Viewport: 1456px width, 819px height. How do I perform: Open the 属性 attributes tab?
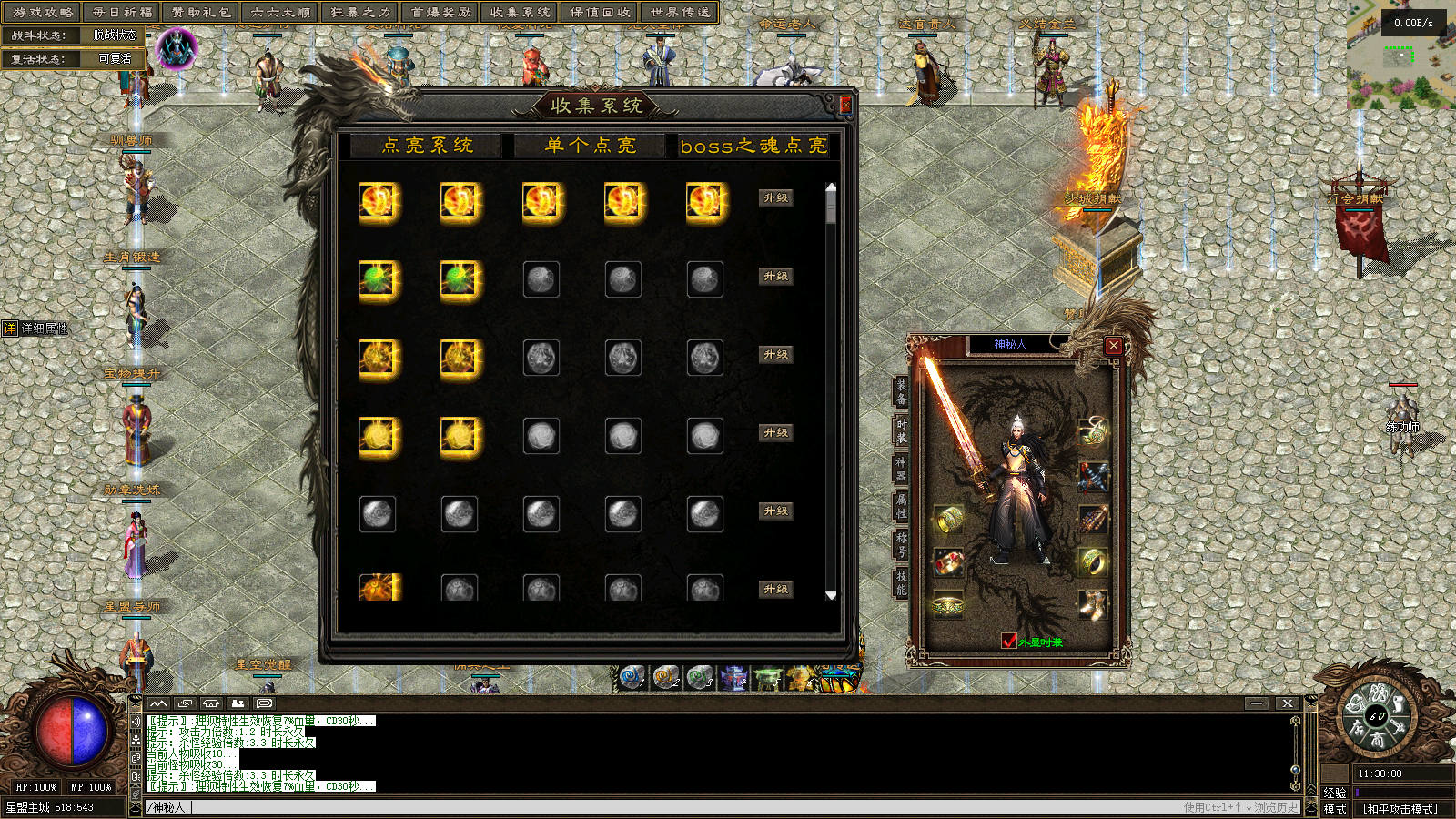[x=901, y=506]
